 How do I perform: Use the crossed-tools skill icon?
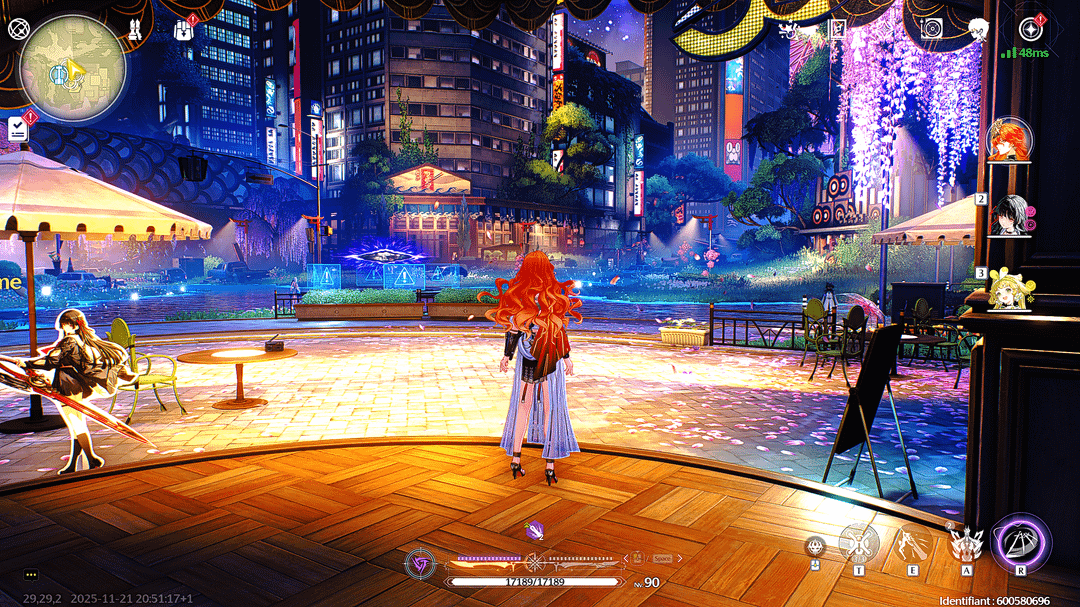[858, 543]
